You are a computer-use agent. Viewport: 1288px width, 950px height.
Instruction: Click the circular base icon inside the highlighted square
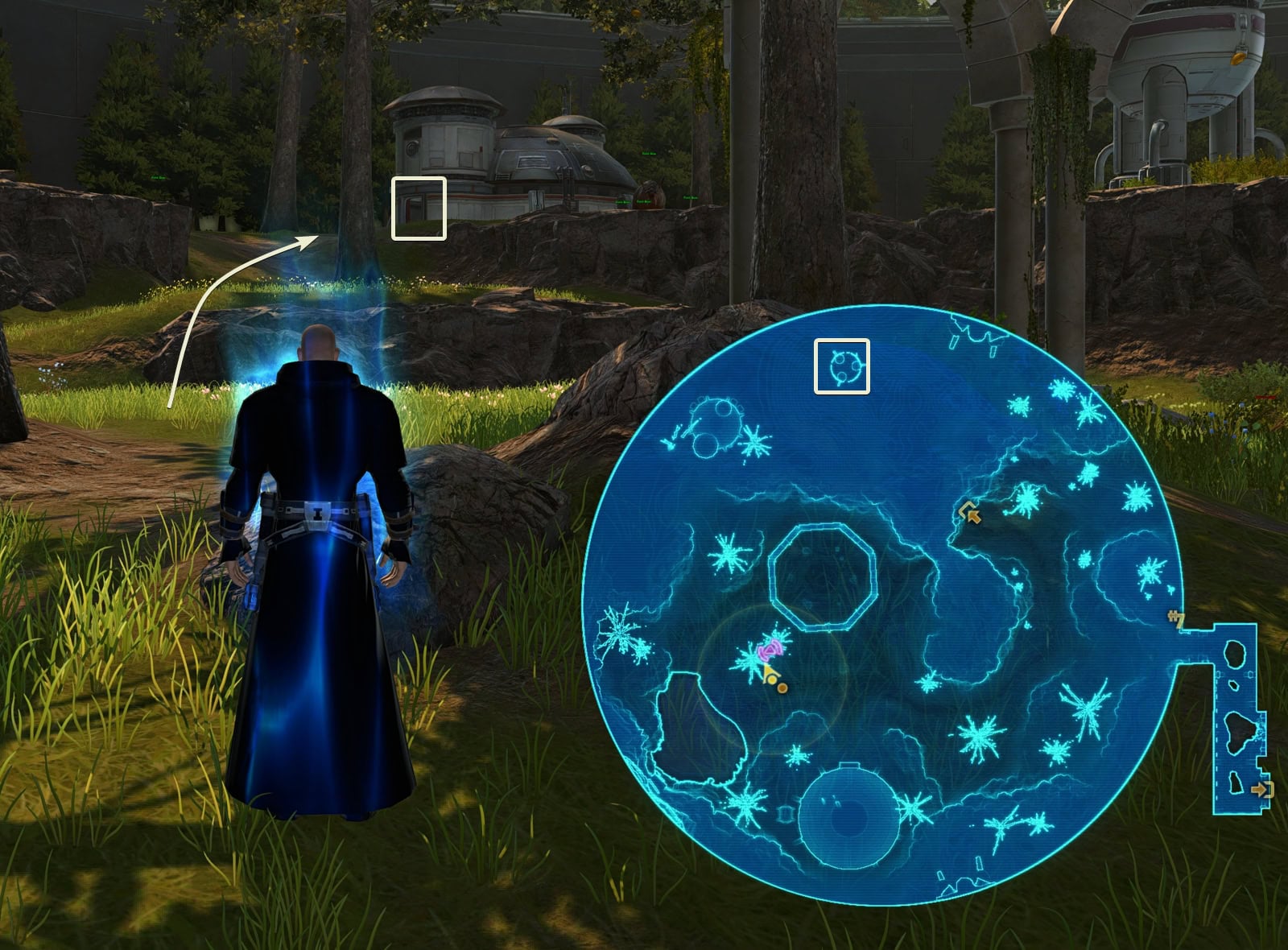[x=842, y=368]
